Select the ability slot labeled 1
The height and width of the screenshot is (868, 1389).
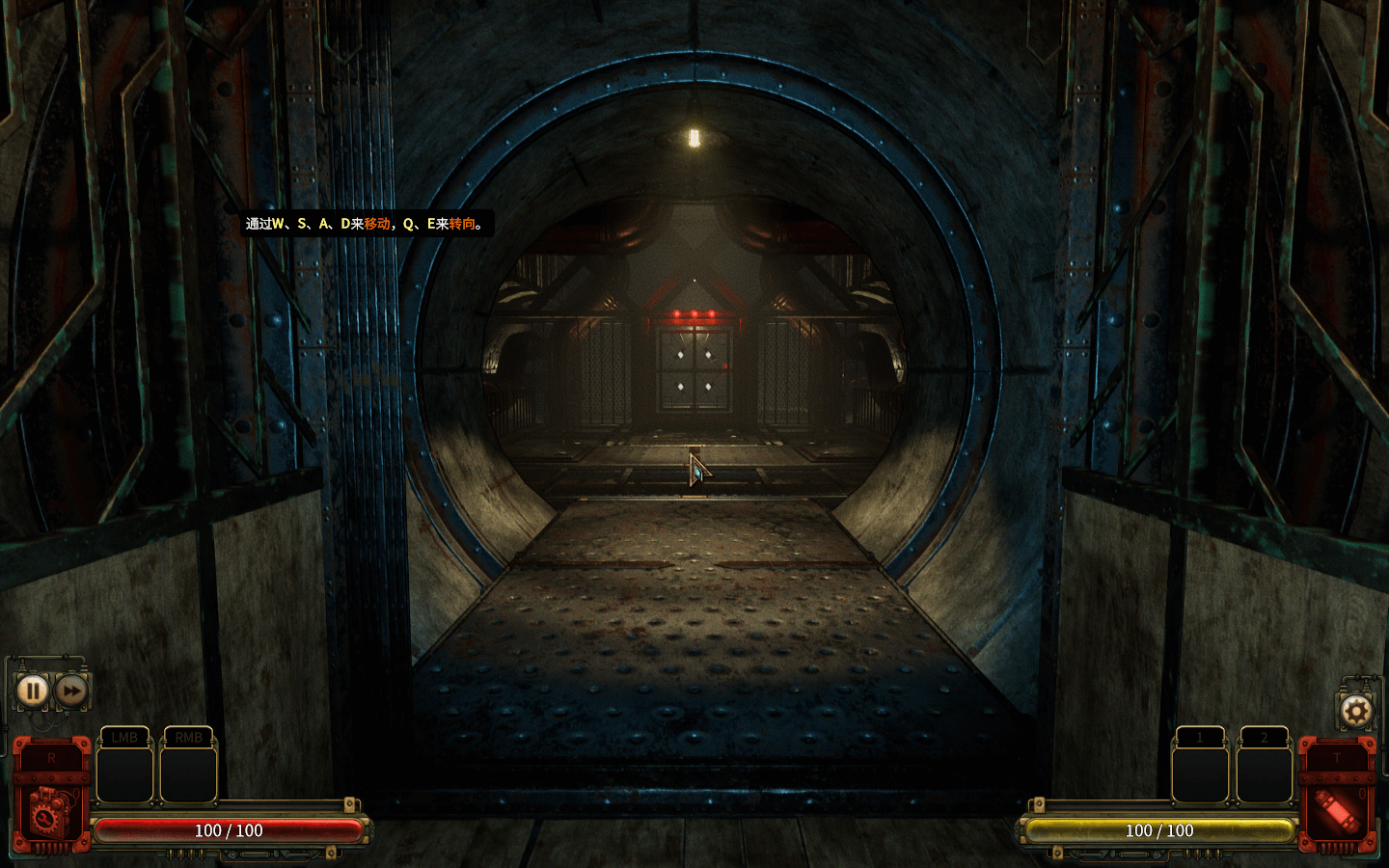(x=1200, y=769)
